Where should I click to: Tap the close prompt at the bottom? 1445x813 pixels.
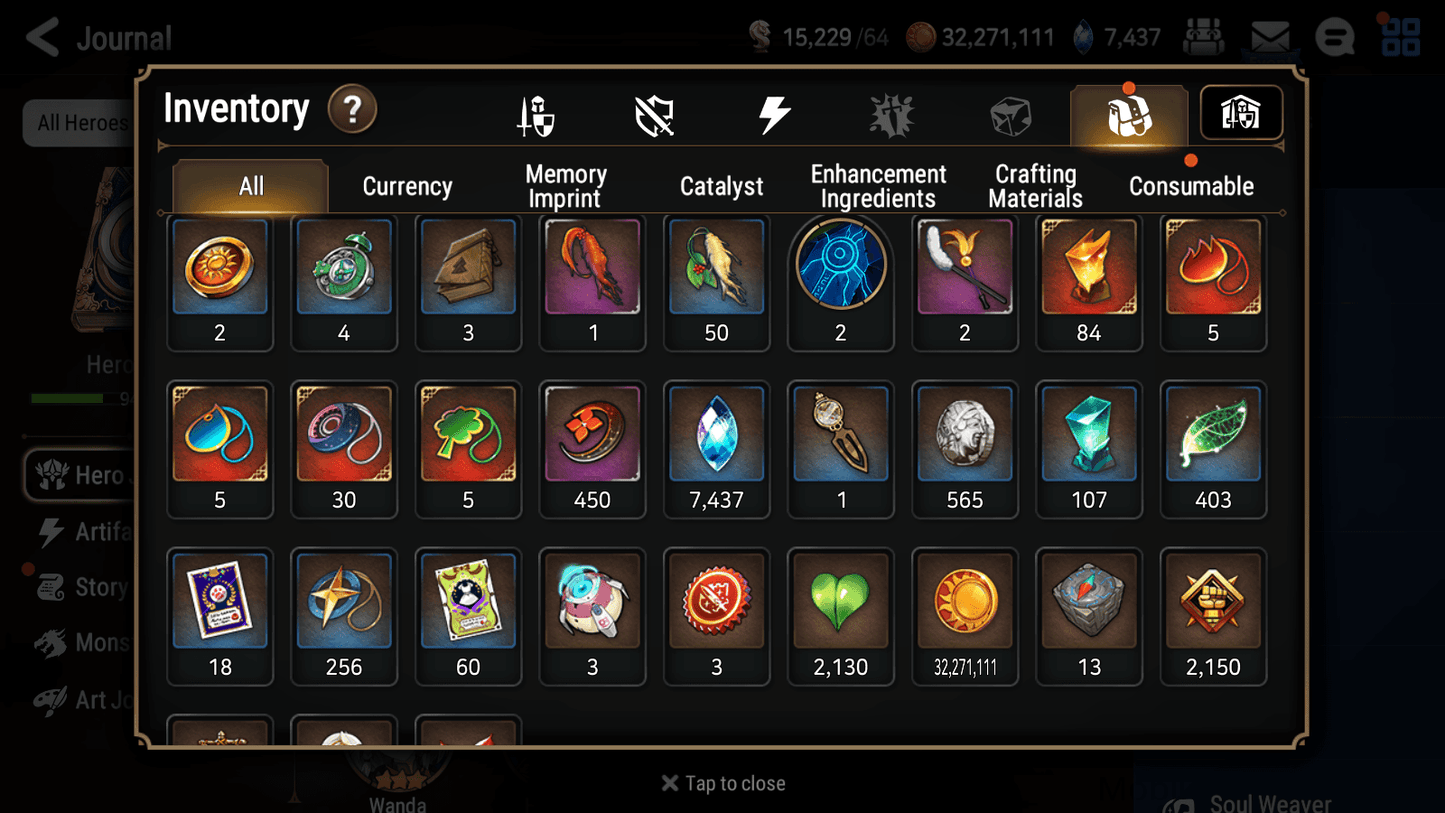click(x=722, y=783)
